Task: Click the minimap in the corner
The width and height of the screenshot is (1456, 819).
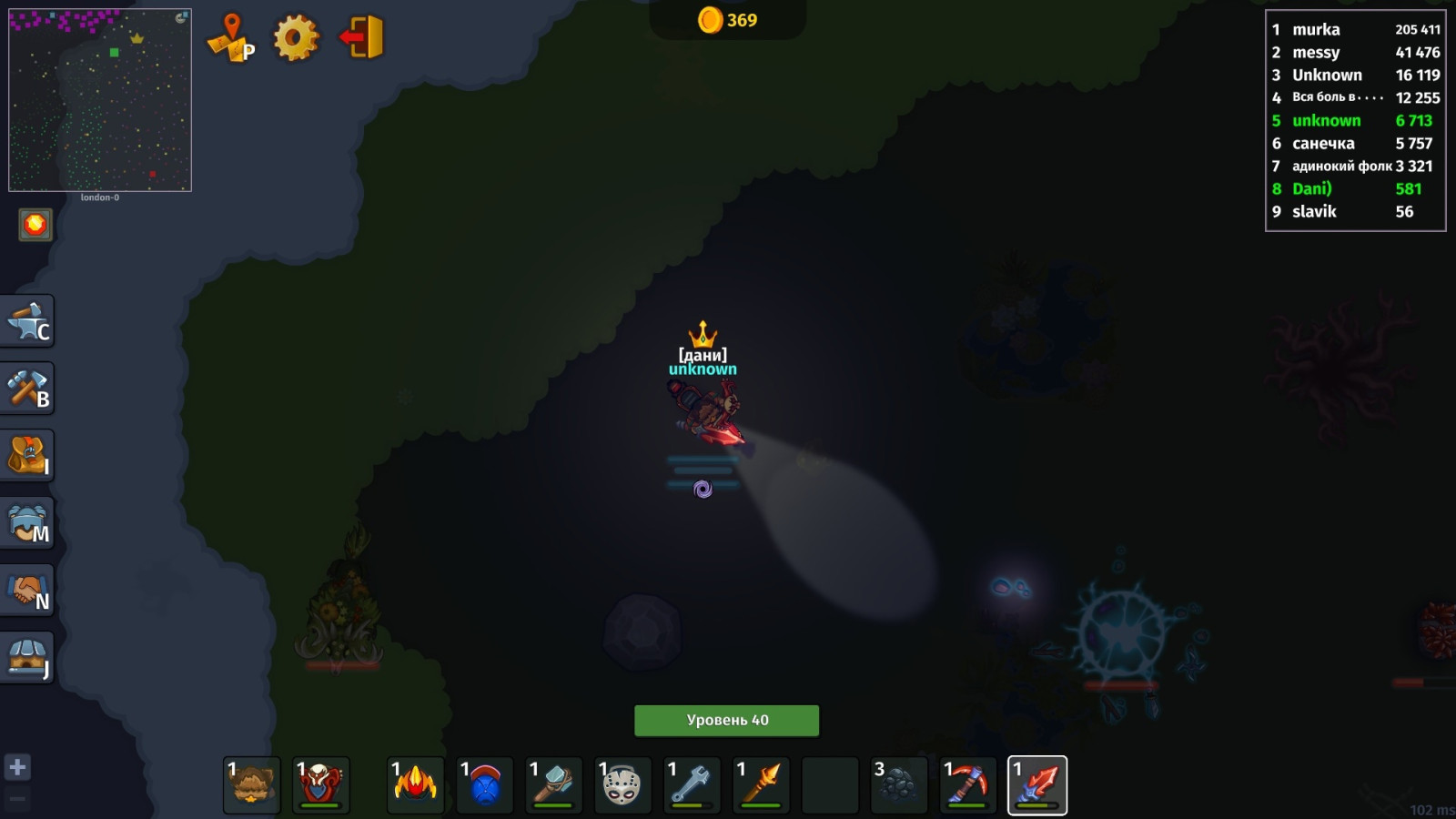Action: tap(100, 100)
